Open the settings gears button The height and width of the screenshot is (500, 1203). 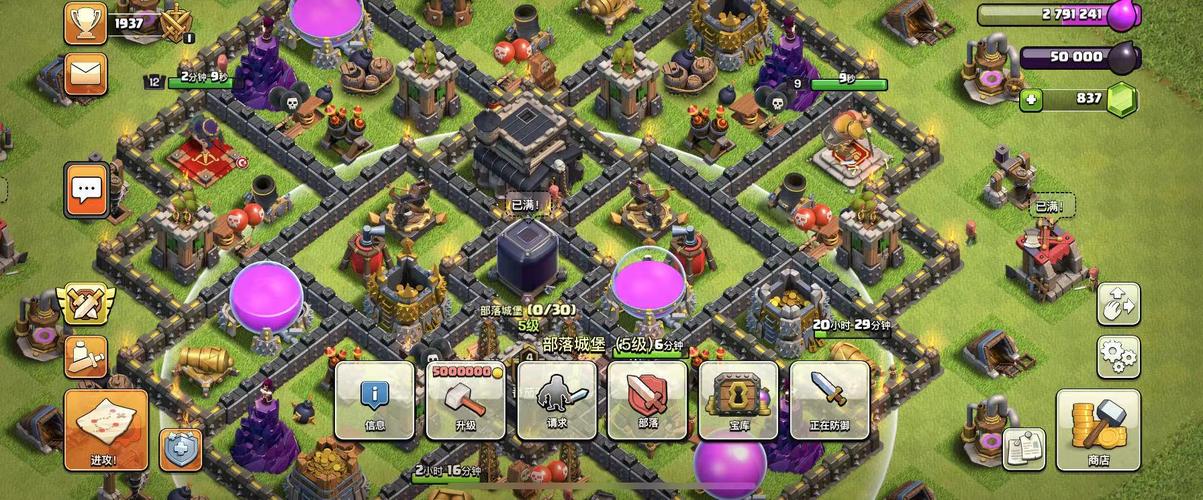[1118, 355]
